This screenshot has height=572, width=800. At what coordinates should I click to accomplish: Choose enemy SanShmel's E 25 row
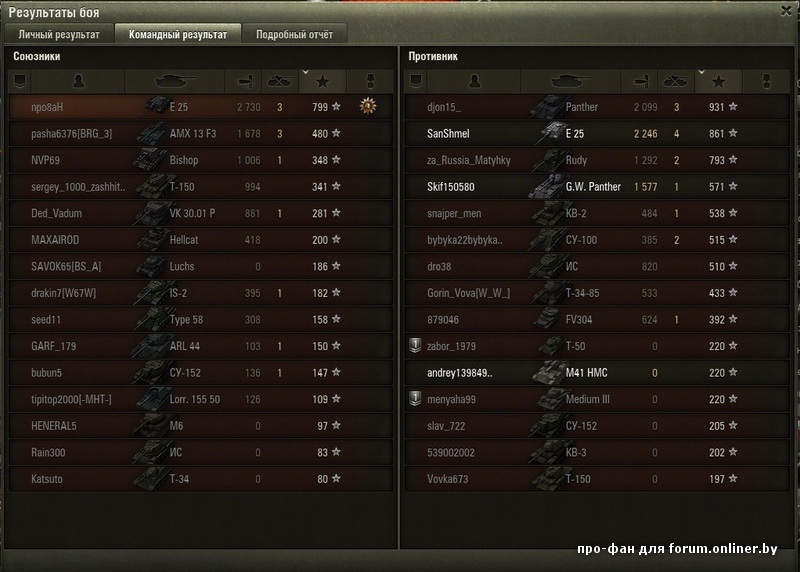pos(595,134)
